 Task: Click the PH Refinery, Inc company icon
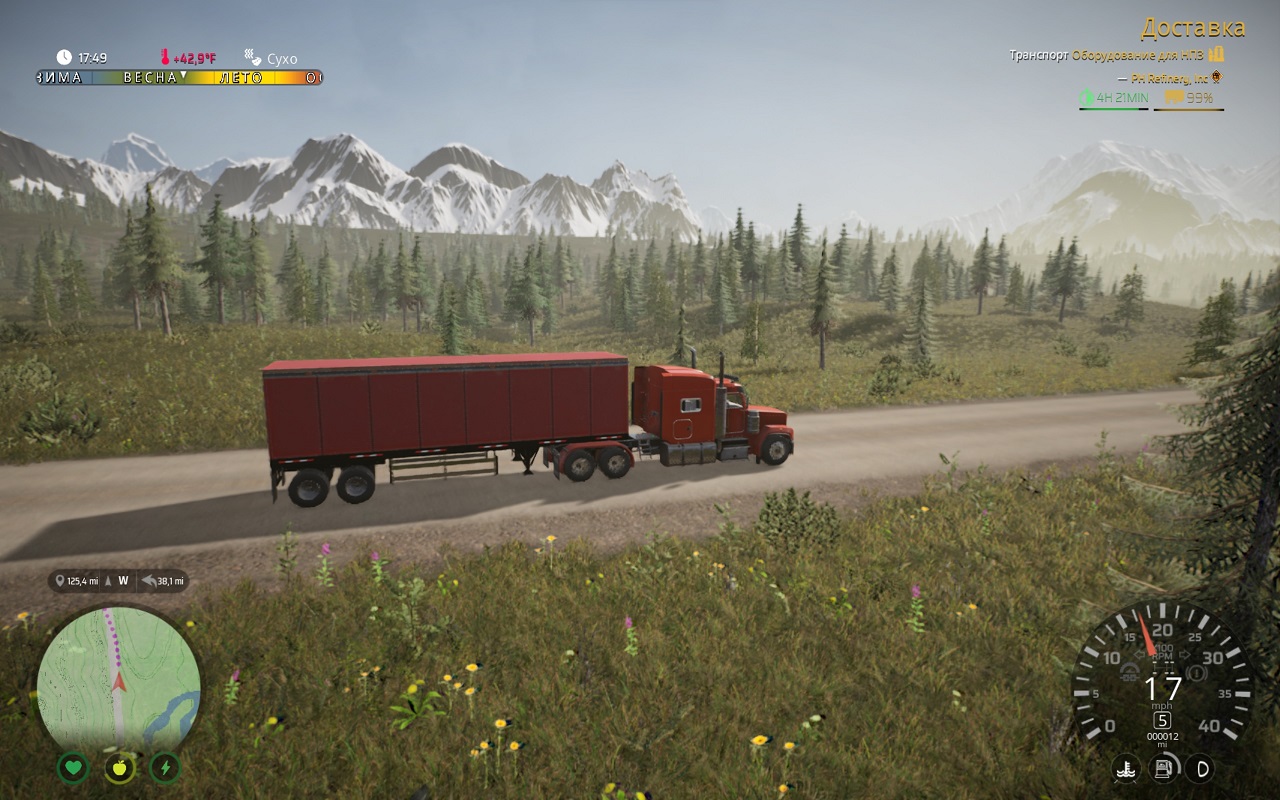1216,76
